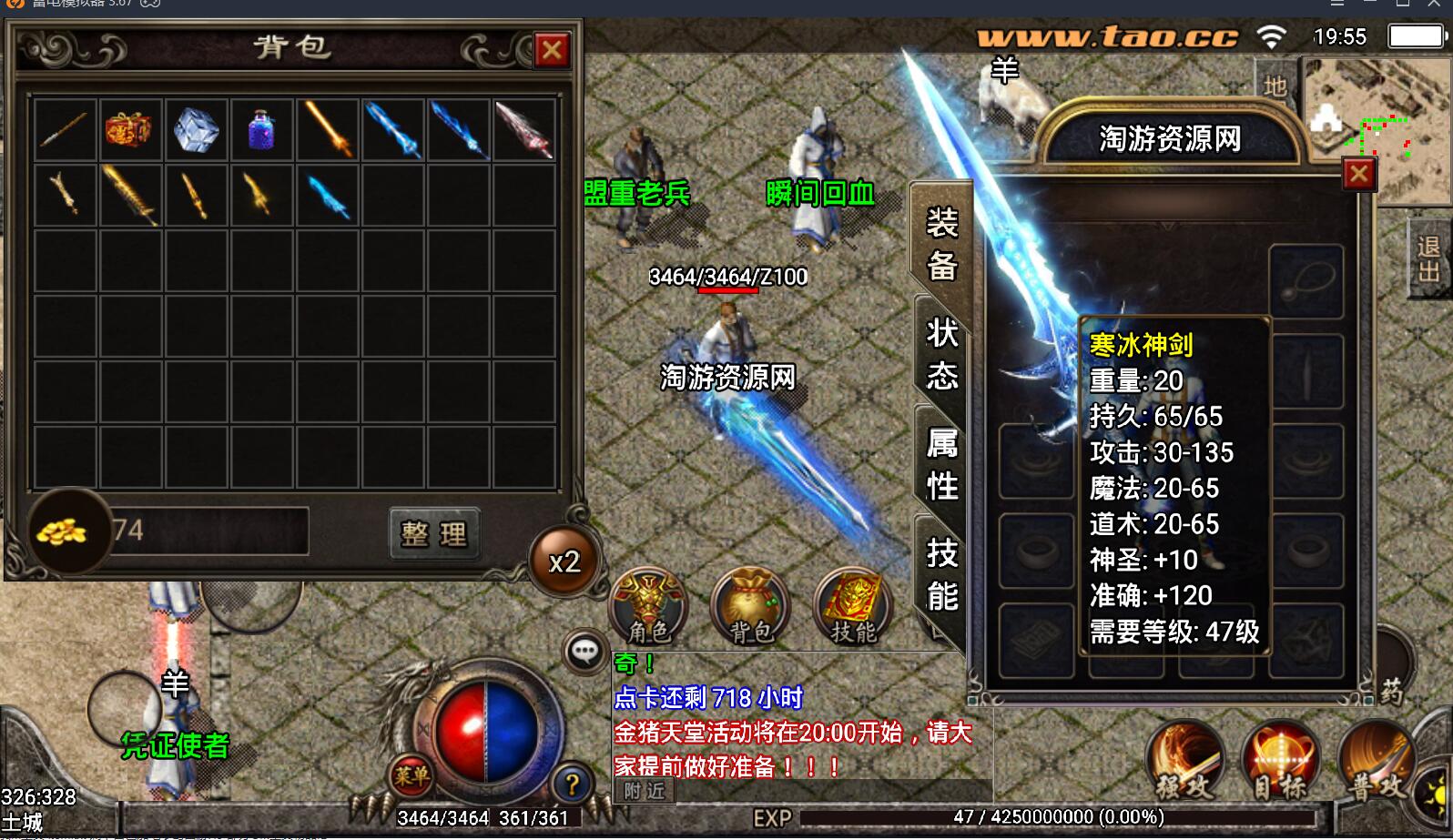The width and height of the screenshot is (1453, 840).
Task: Select the red-white blade in the bag
Action: [x=524, y=129]
